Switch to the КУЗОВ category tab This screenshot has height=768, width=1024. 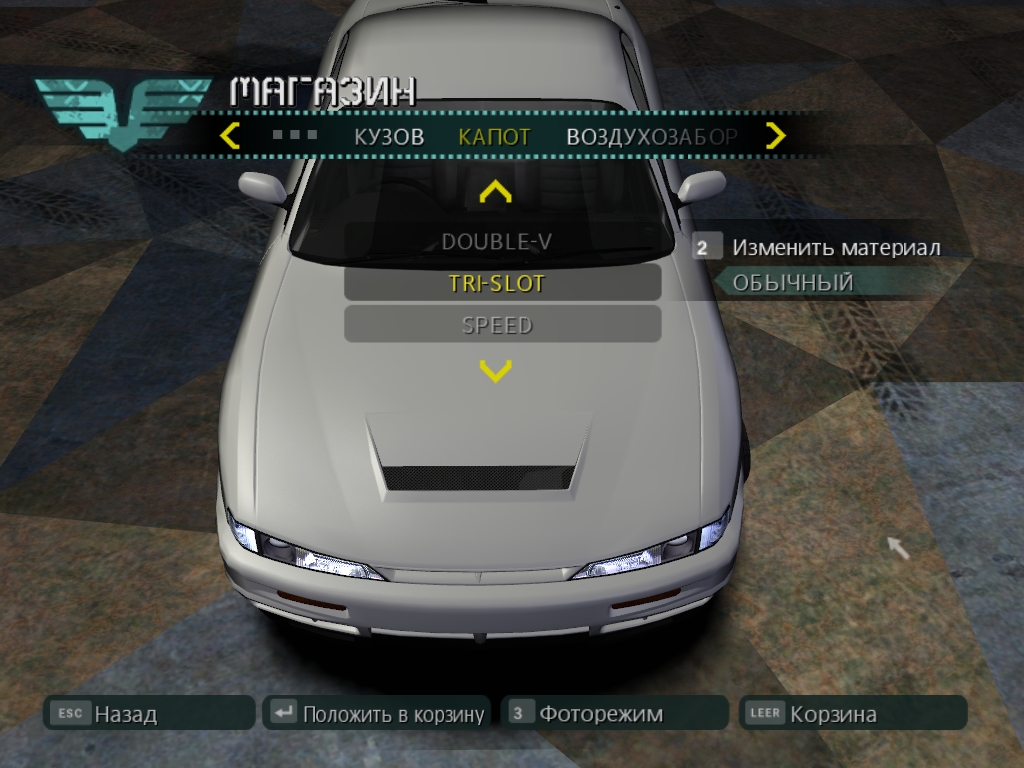[389, 137]
